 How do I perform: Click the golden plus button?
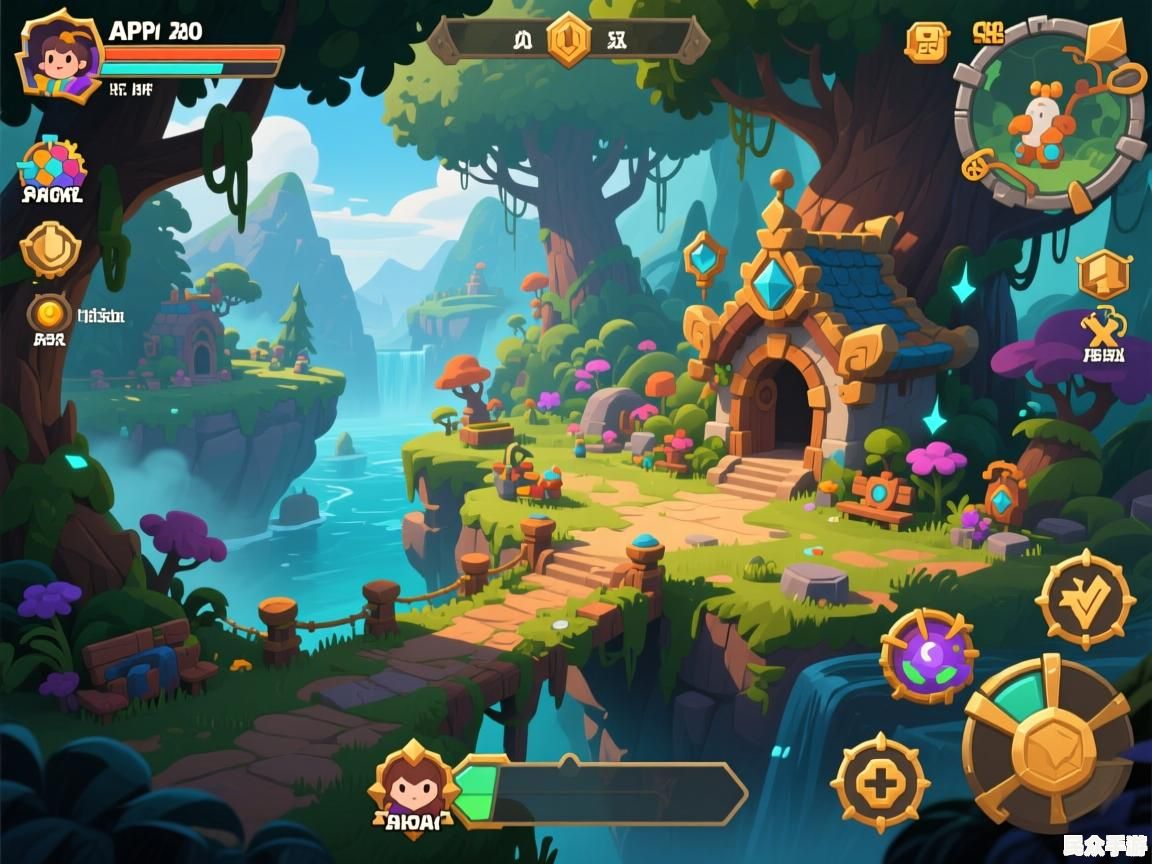(881, 783)
